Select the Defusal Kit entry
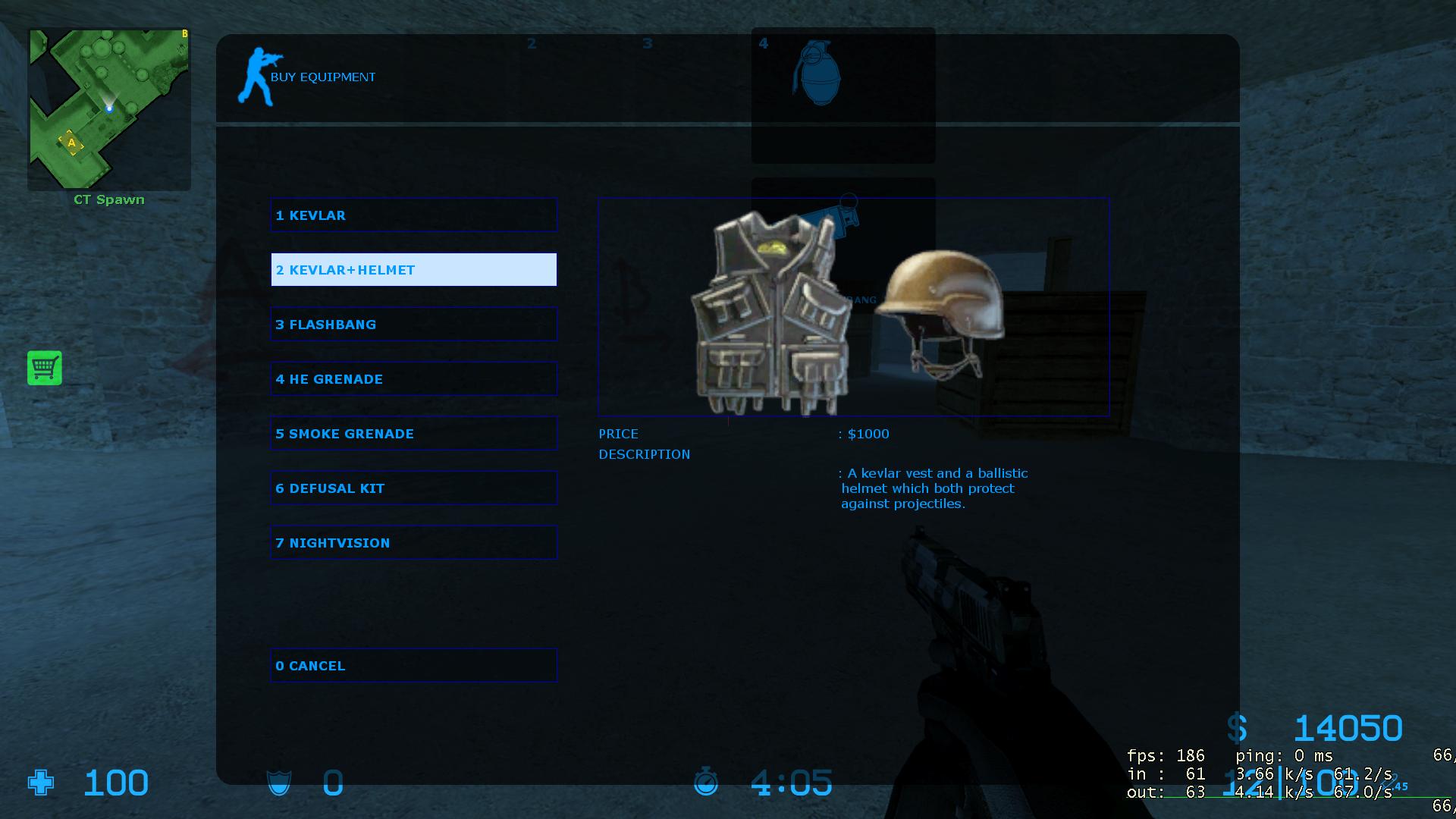 coord(413,488)
